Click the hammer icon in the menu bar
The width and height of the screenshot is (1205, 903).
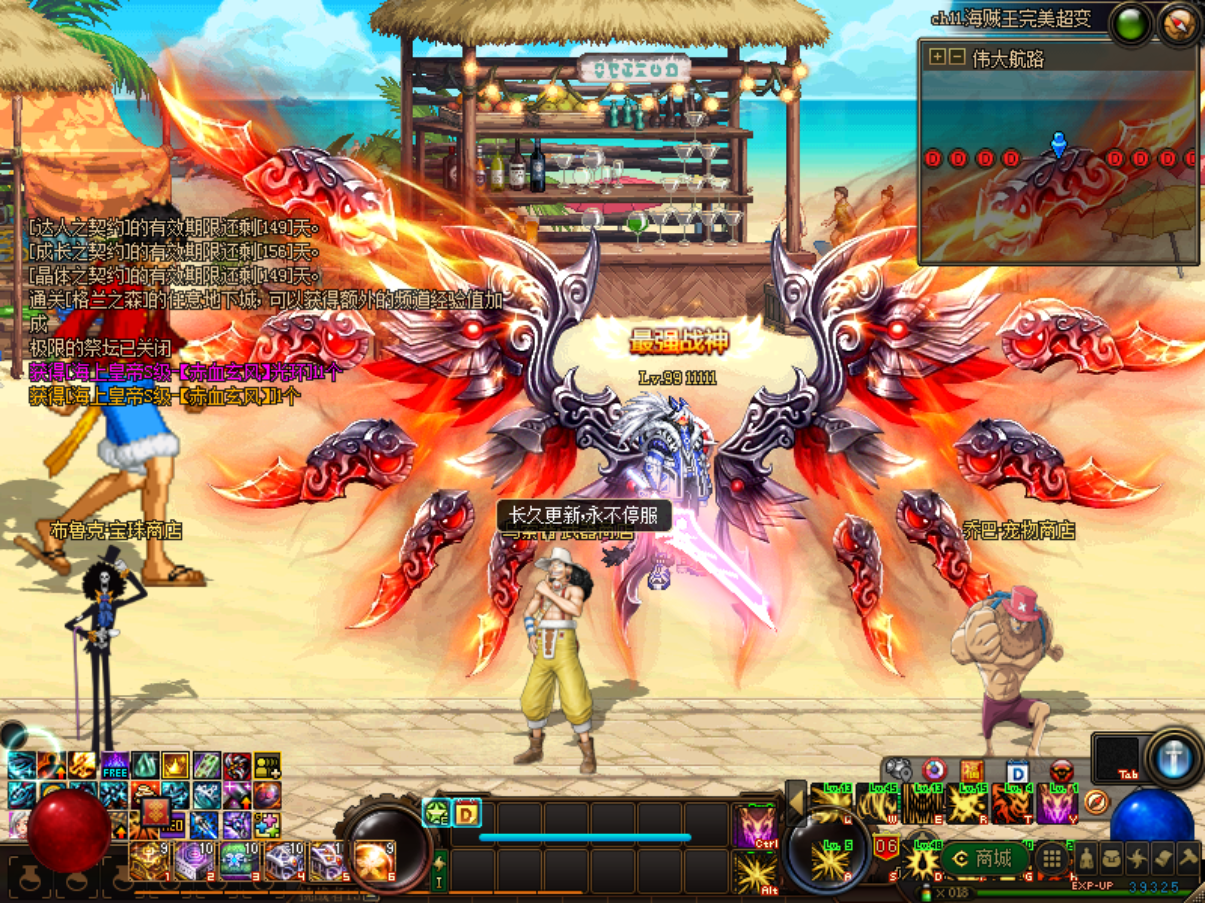point(1188,858)
